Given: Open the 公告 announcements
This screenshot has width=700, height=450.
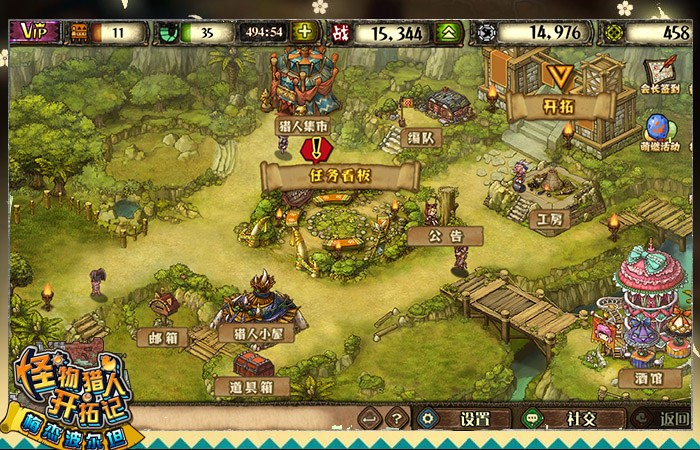Looking at the screenshot, I should coord(445,236).
